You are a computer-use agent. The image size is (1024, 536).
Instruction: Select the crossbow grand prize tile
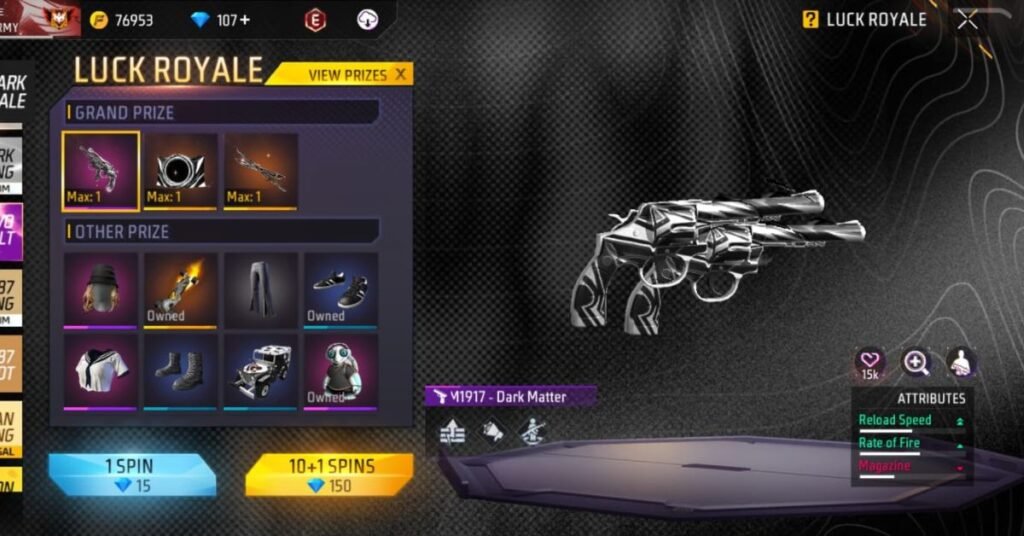260,171
